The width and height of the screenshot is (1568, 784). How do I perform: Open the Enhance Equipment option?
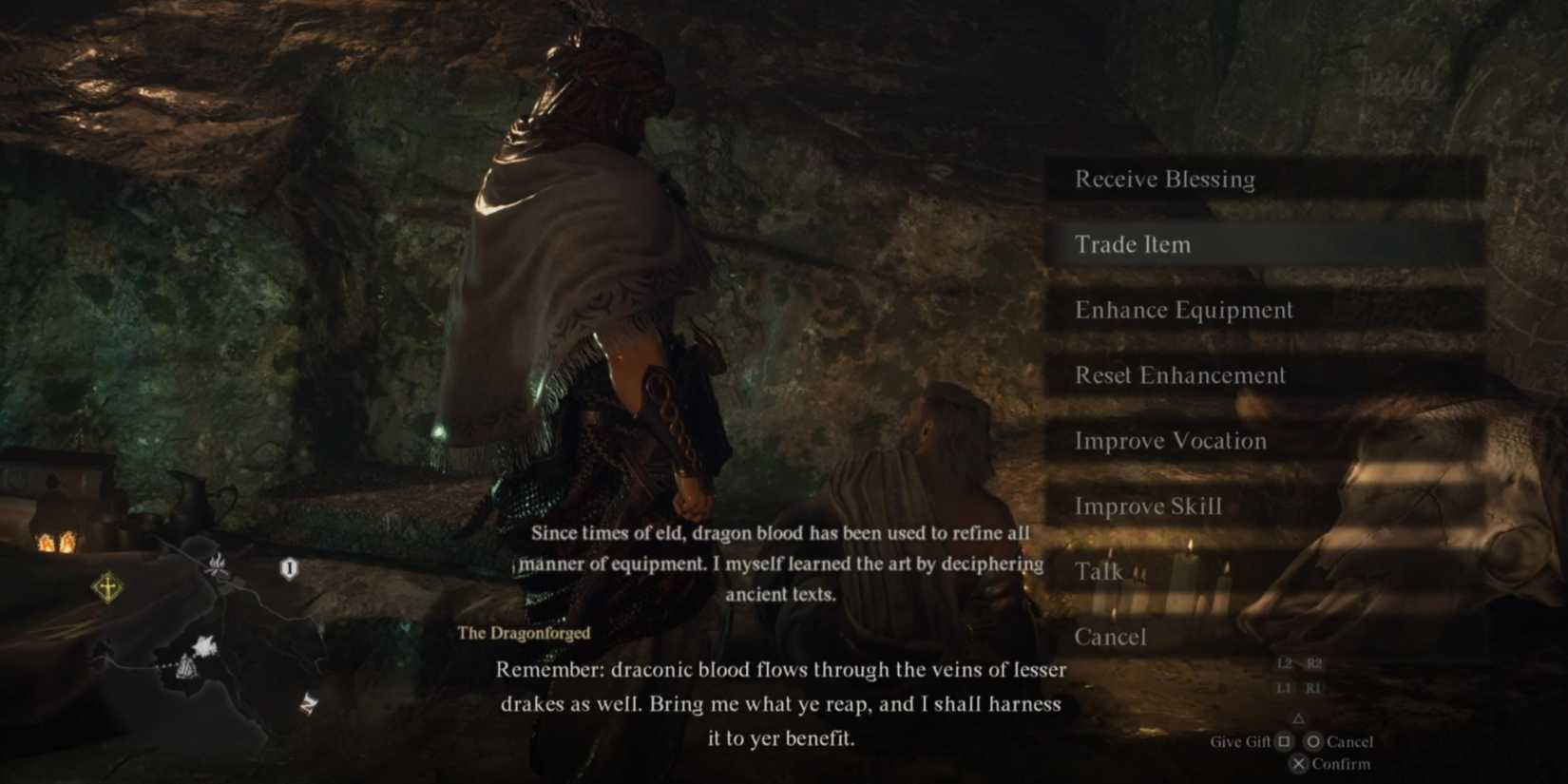[1183, 310]
